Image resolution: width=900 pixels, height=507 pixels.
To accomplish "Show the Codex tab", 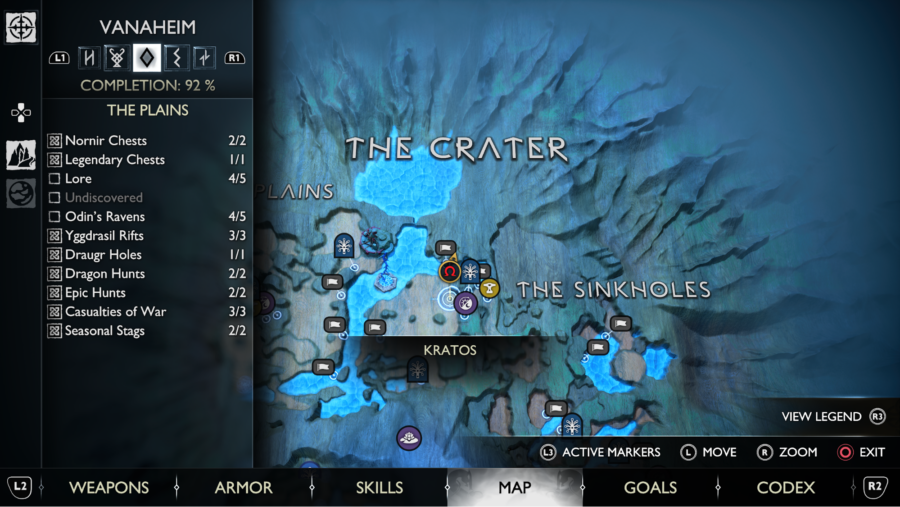I will point(785,488).
